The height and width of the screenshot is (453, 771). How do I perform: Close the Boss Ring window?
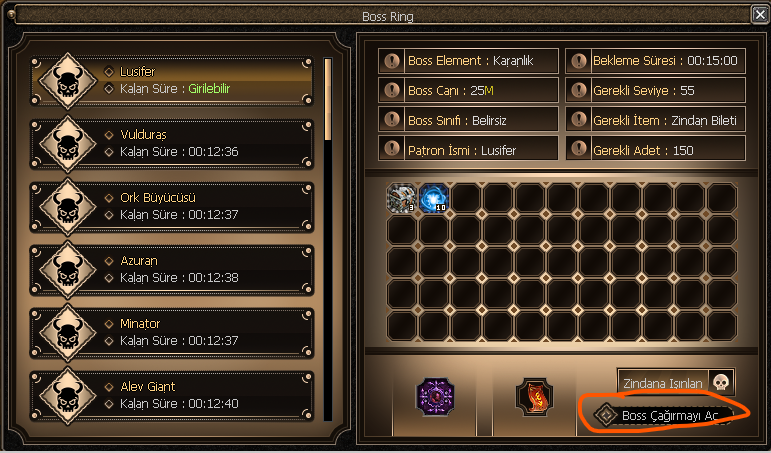coord(759,14)
